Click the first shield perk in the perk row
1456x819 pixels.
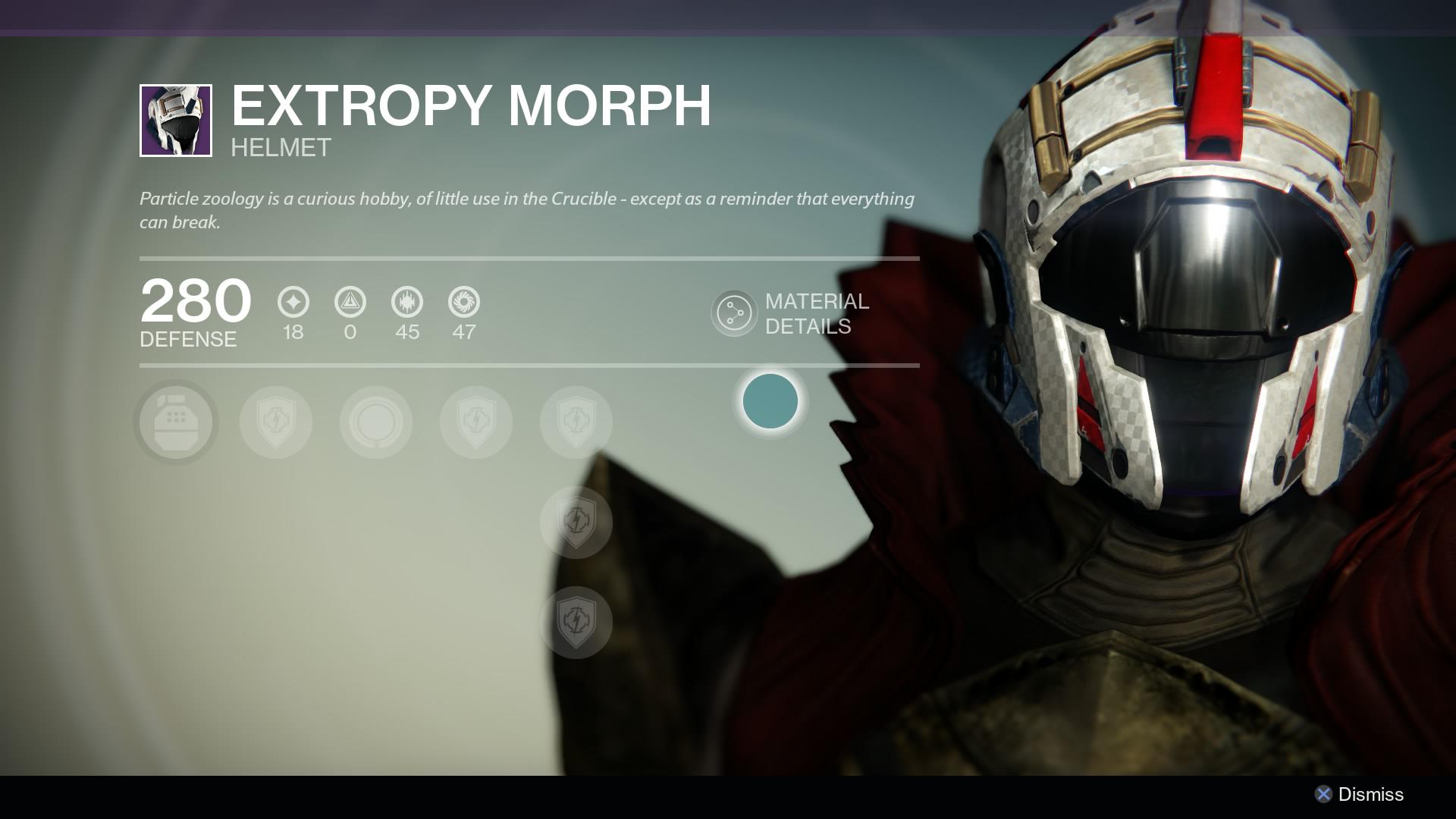[275, 422]
